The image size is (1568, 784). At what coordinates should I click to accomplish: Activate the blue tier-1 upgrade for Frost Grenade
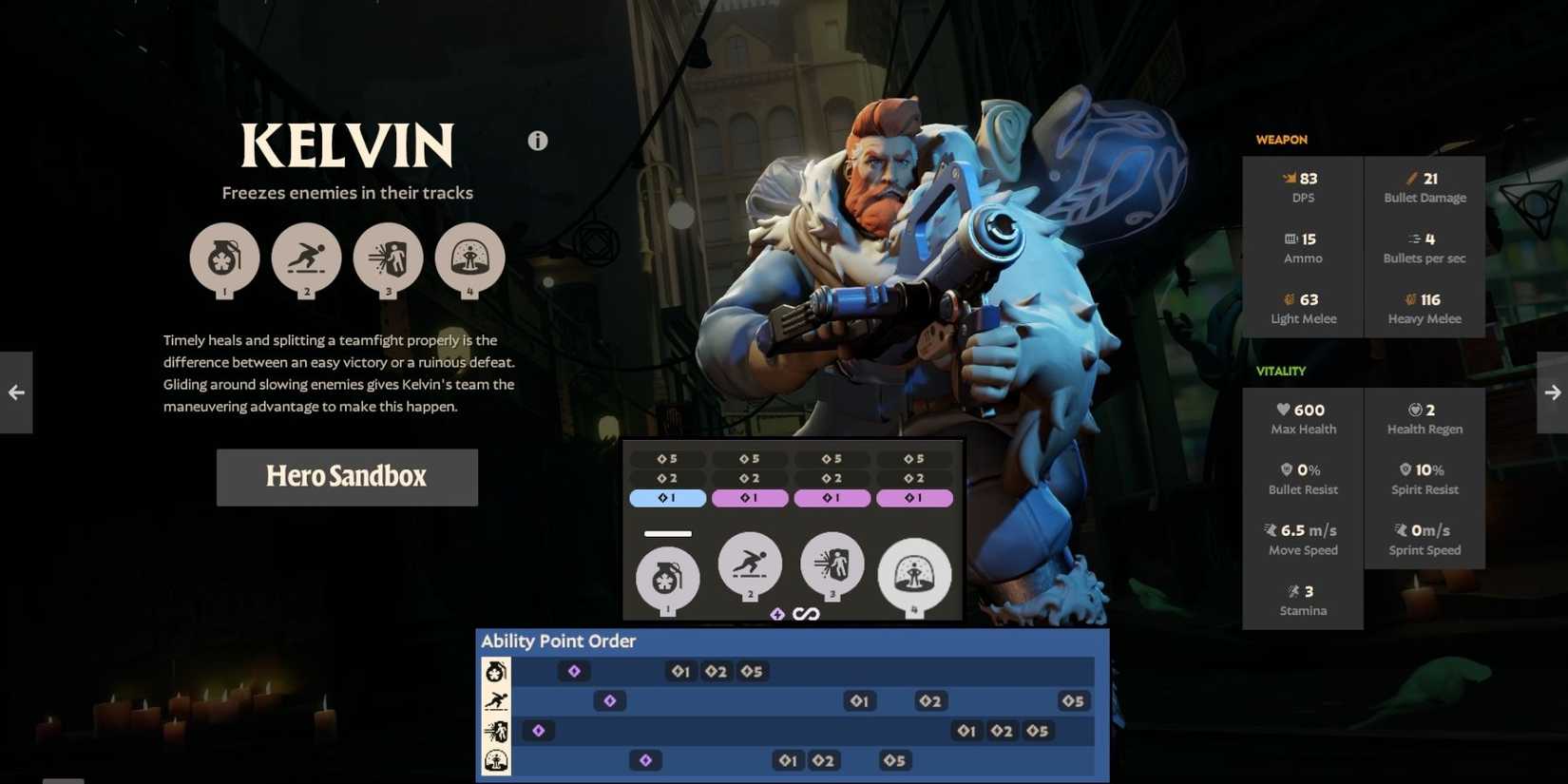(667, 497)
